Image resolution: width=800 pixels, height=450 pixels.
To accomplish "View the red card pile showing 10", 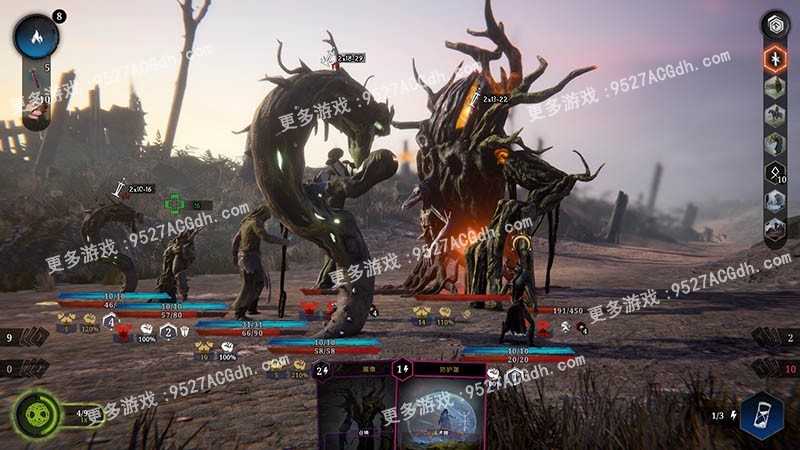I will tap(773, 368).
